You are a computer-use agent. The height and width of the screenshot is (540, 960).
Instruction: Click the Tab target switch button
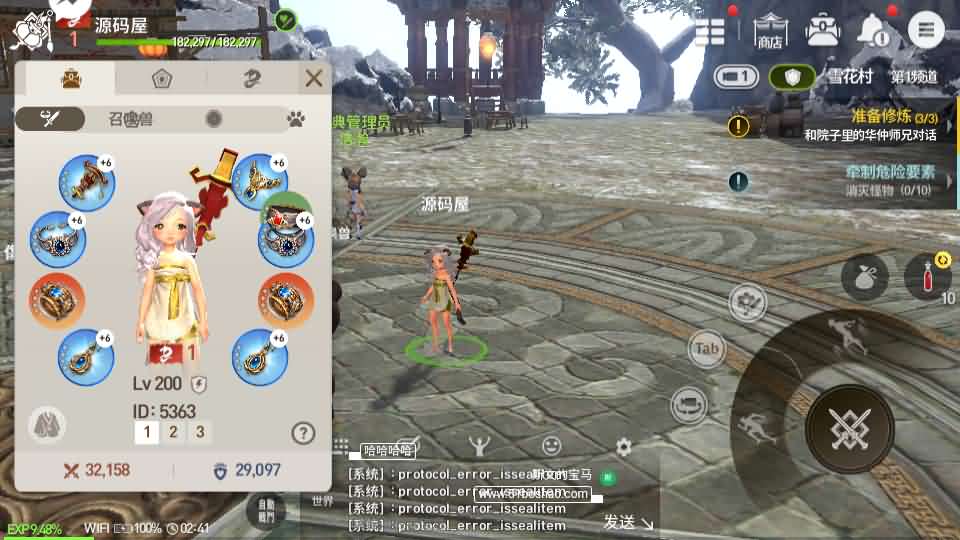coord(707,349)
